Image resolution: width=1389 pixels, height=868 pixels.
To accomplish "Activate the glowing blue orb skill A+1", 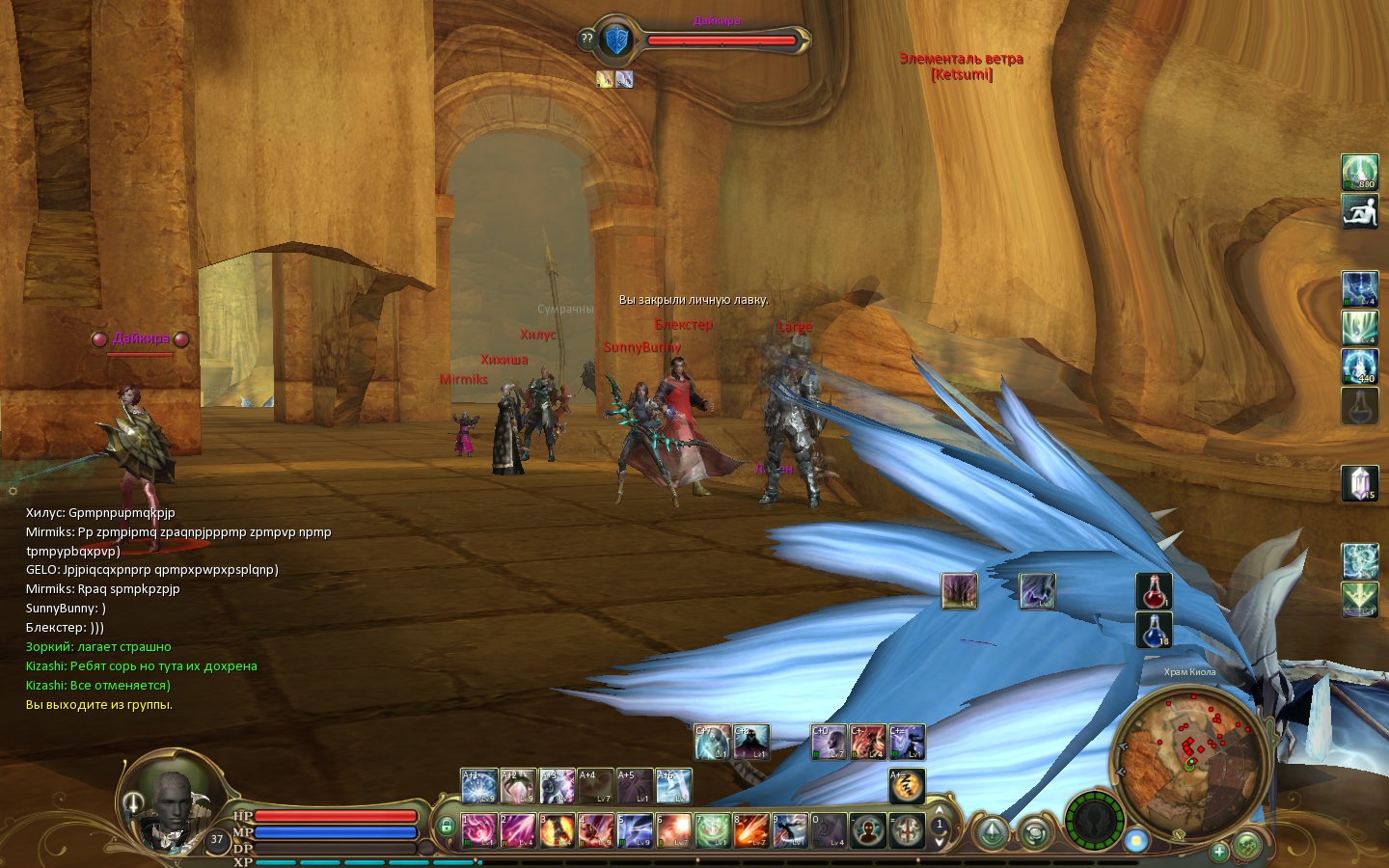I will click(x=478, y=786).
